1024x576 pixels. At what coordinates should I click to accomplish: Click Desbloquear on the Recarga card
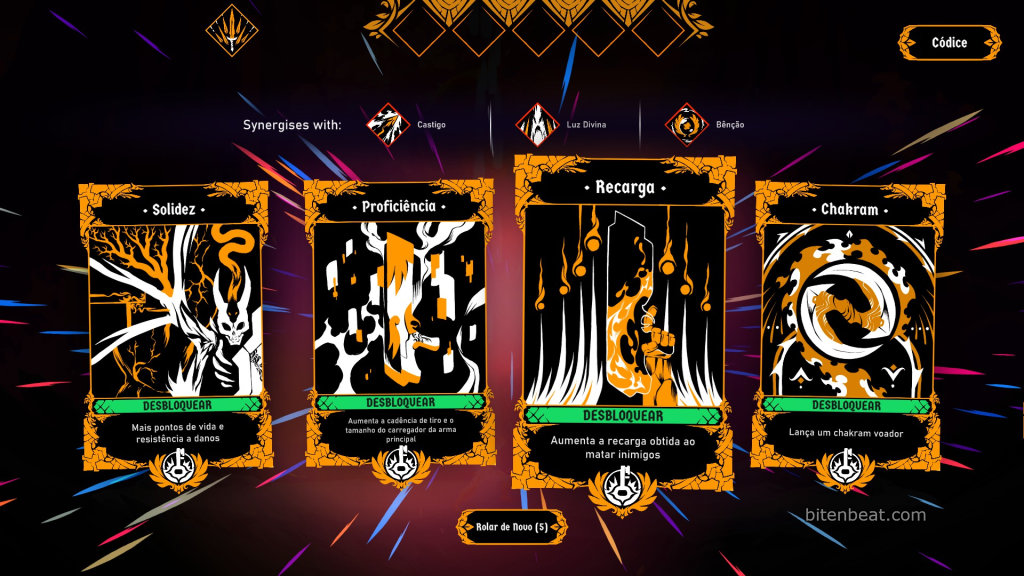tap(625, 416)
